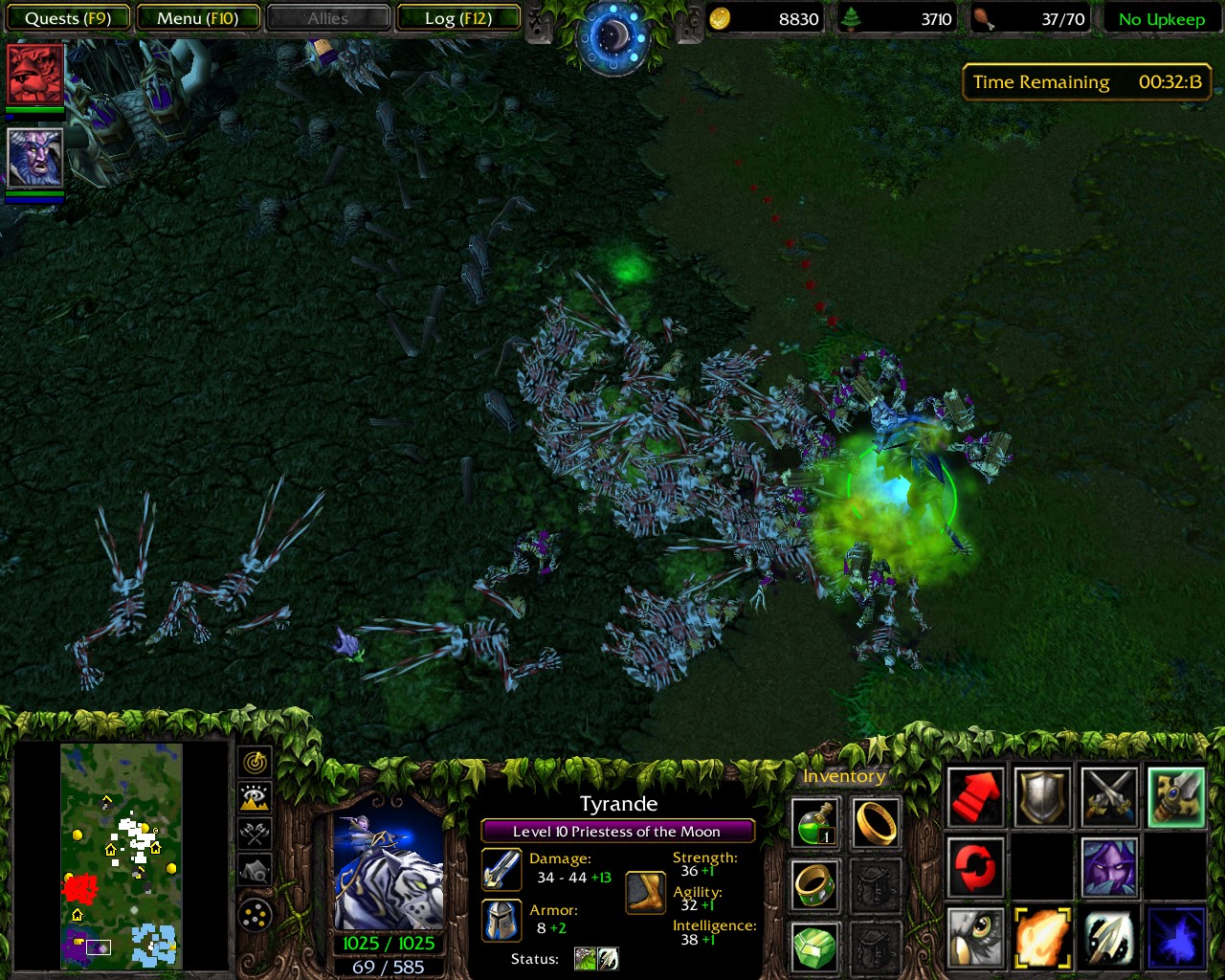1225x980 pixels.
Task: Cast the Scout owl ability
Action: point(976,938)
